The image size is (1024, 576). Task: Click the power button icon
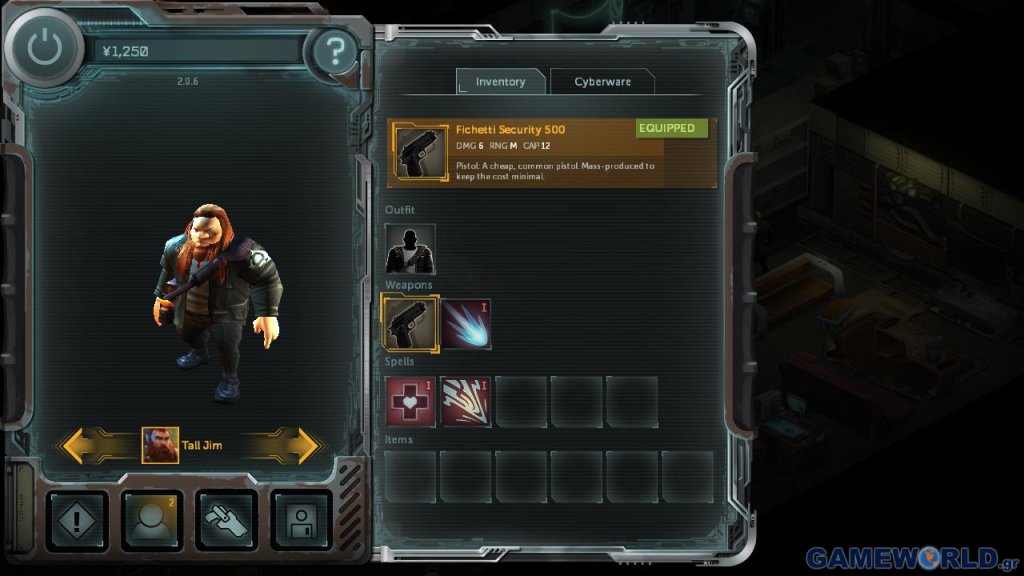click(x=44, y=49)
